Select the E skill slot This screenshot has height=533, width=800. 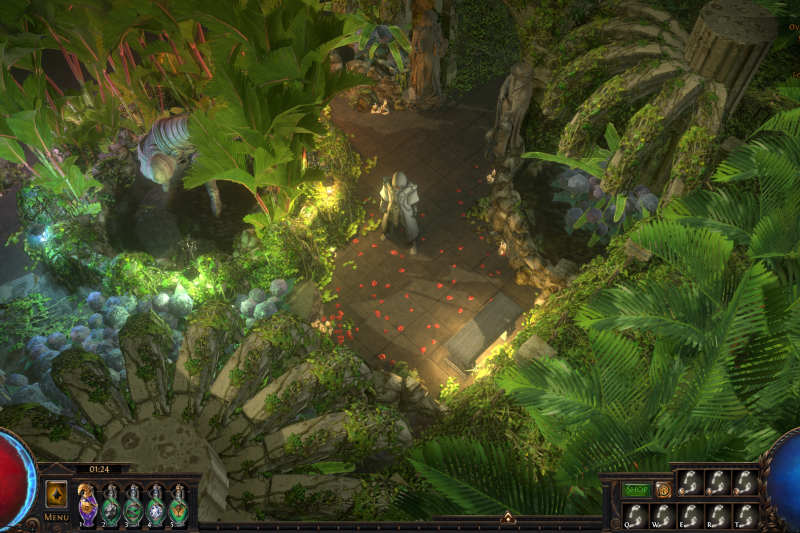pos(690,515)
